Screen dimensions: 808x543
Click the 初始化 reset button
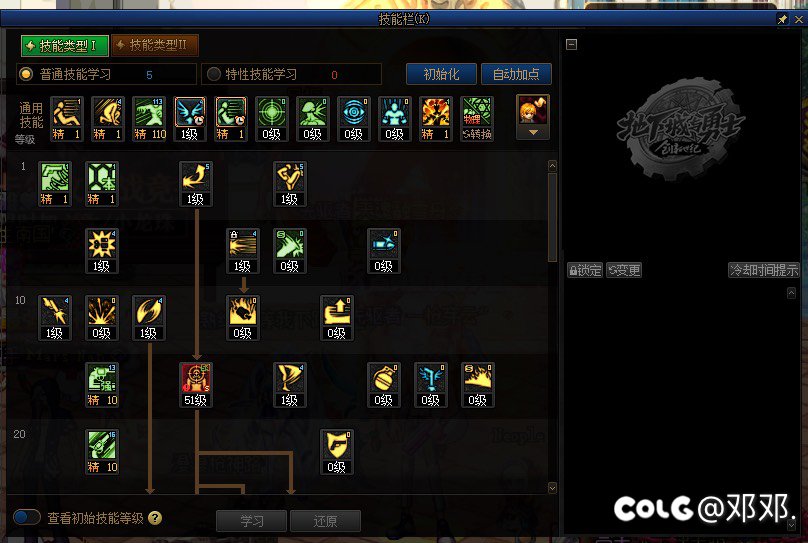coord(441,74)
